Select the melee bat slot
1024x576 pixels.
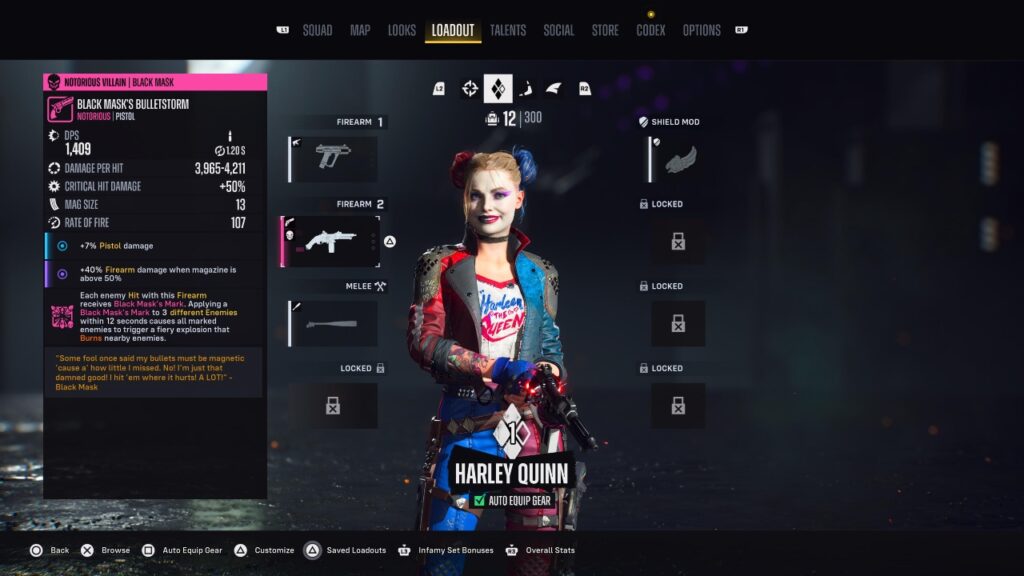334,323
